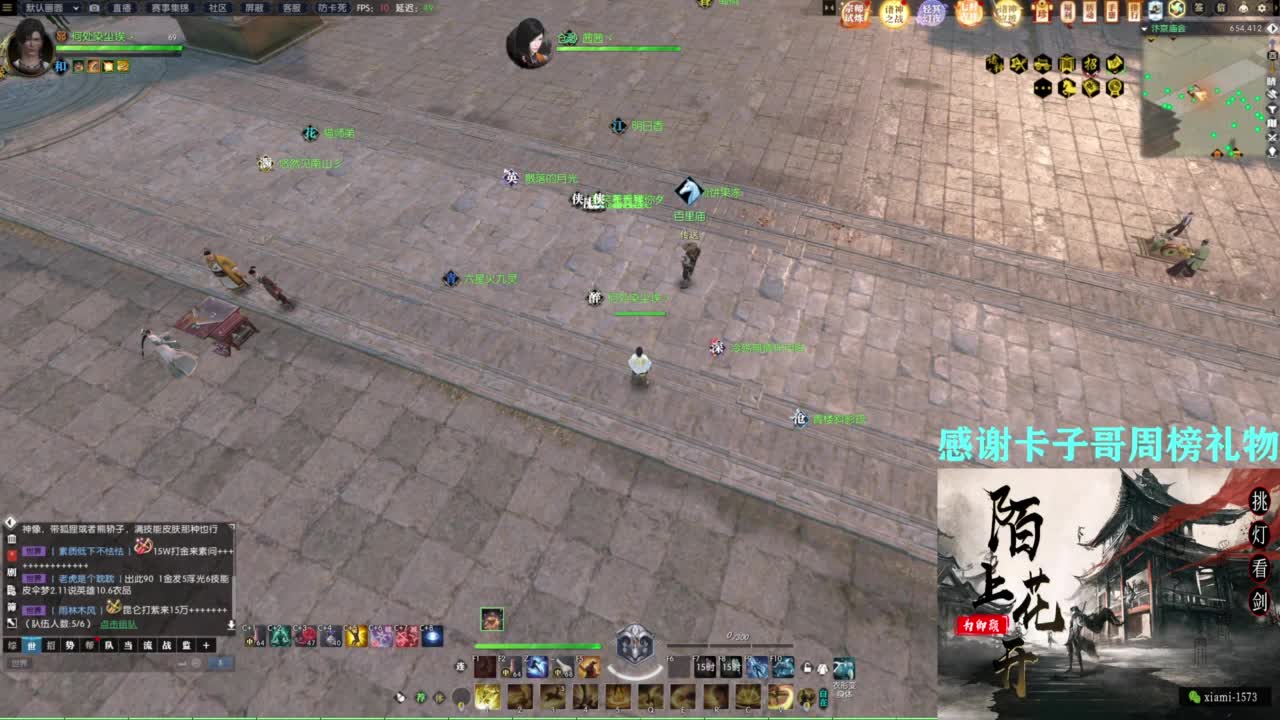Click the lock icon beside the action bar
Screen dimensions: 1280x720
[806, 669]
